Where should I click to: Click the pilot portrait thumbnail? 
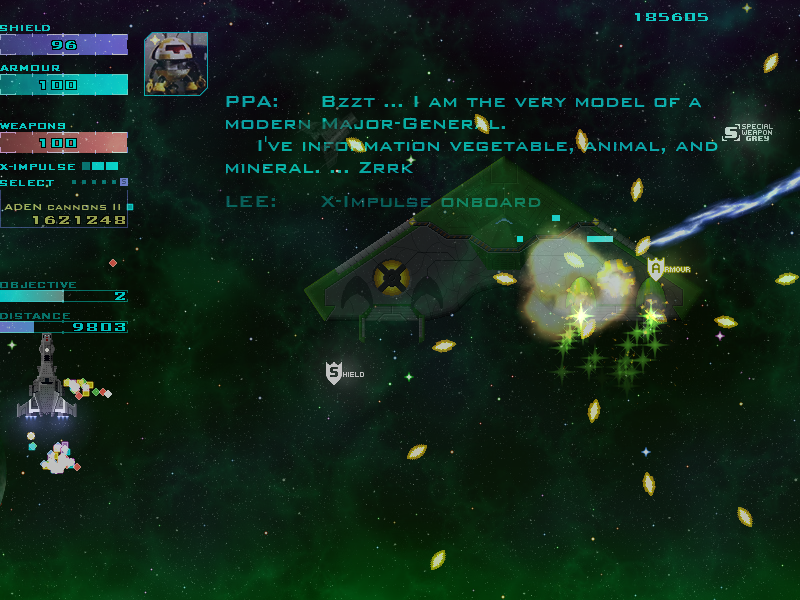pos(176,64)
